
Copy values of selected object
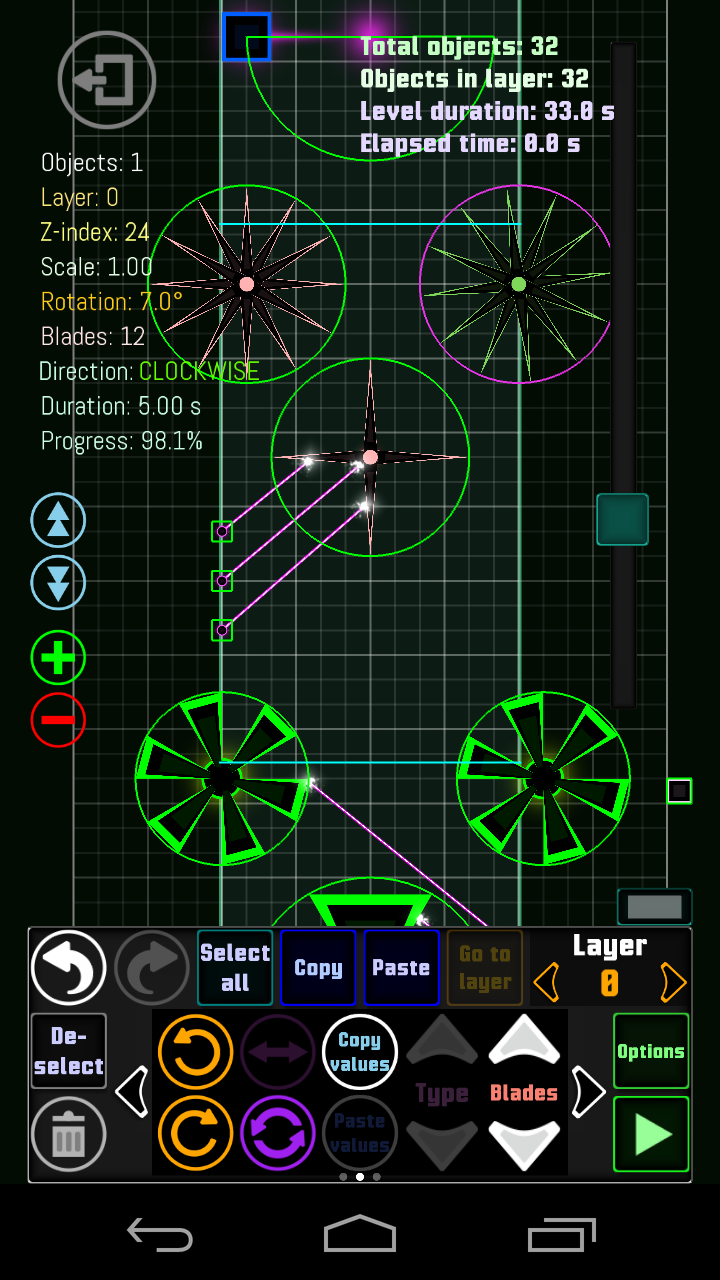coord(359,1052)
